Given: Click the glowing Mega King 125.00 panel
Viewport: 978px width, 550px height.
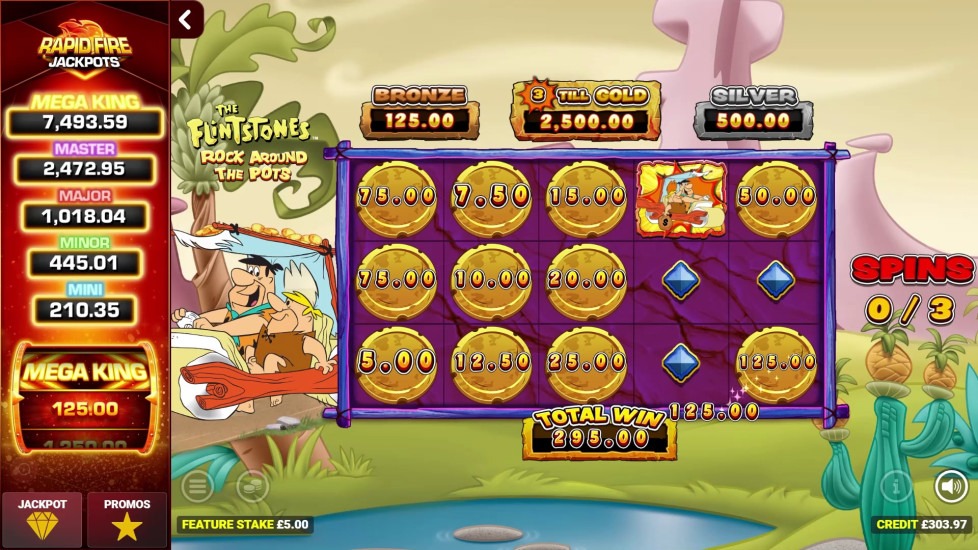Looking at the screenshot, I should 85,396.
